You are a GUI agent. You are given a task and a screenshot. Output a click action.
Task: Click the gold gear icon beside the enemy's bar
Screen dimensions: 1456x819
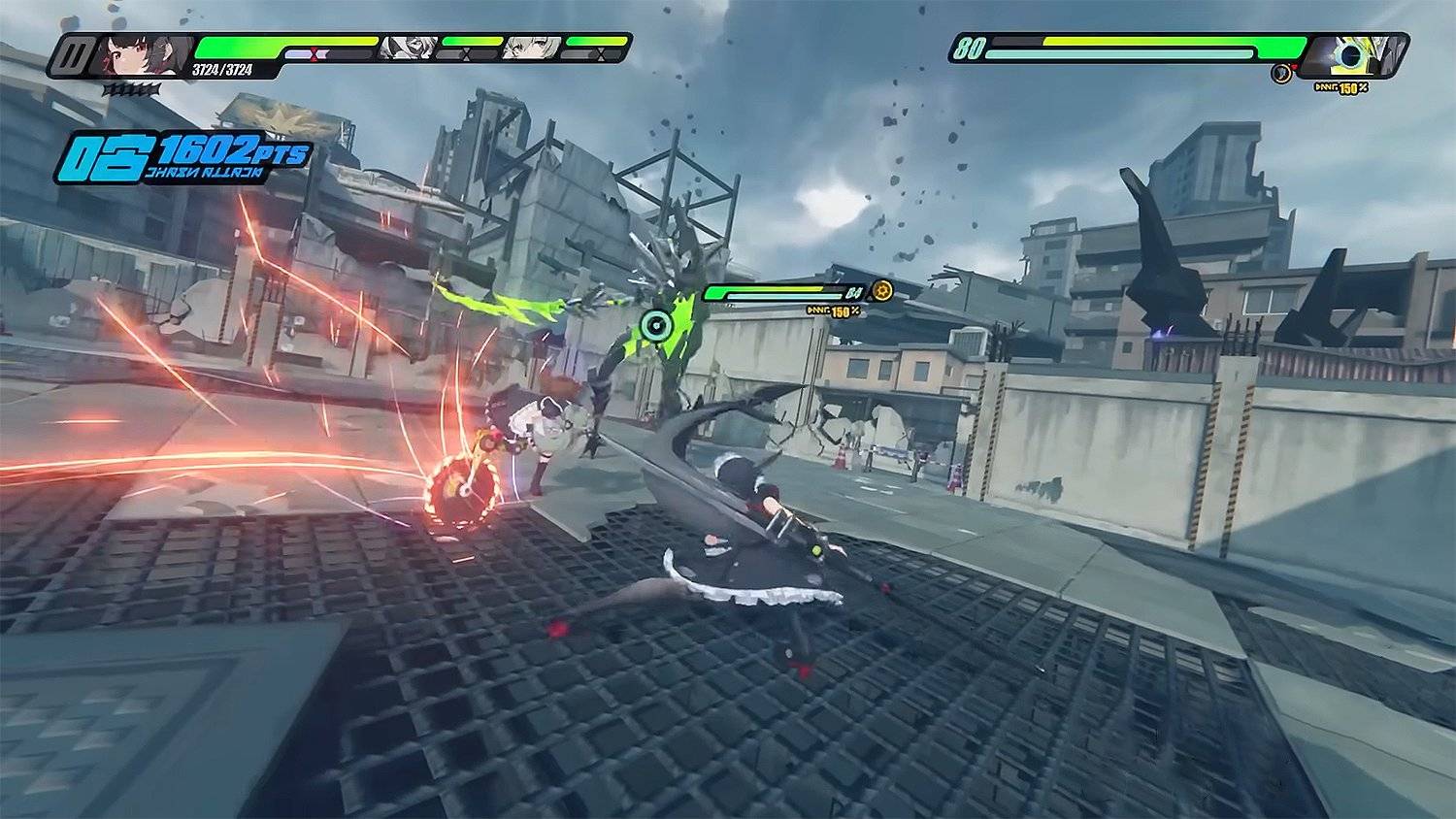(881, 290)
